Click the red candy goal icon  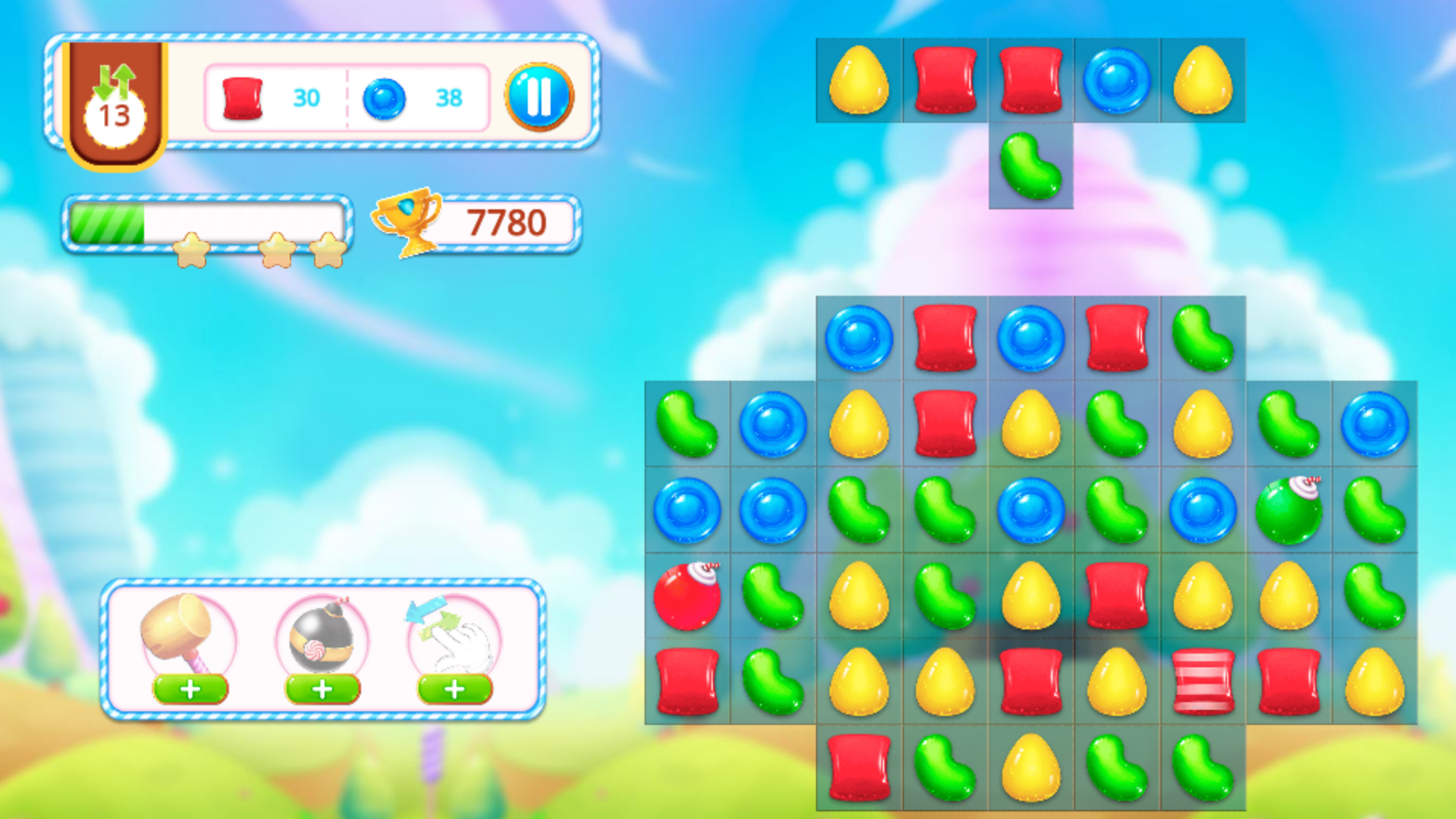241,97
